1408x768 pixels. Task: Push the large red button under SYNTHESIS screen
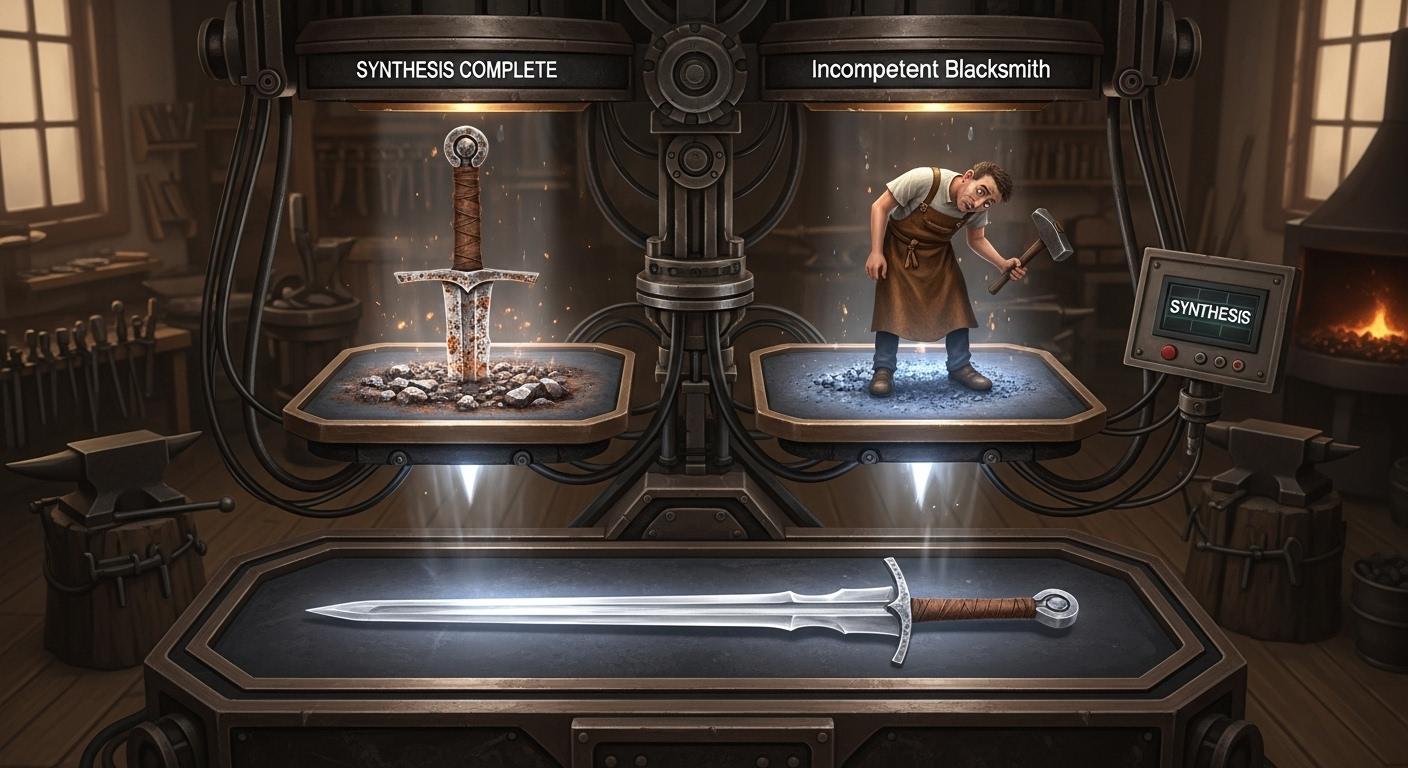tap(1168, 351)
